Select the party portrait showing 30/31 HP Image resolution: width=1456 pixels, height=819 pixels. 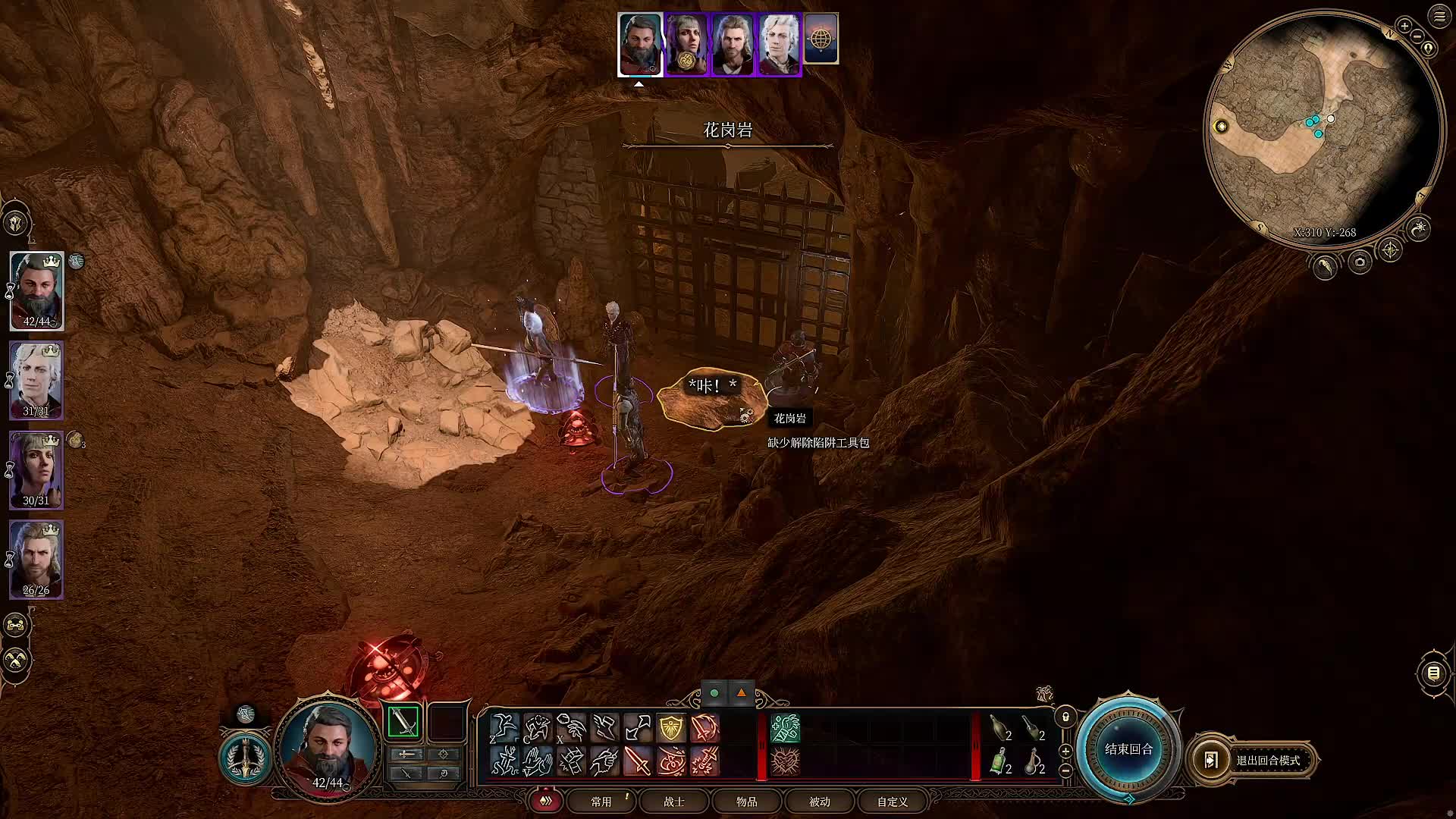(36, 469)
